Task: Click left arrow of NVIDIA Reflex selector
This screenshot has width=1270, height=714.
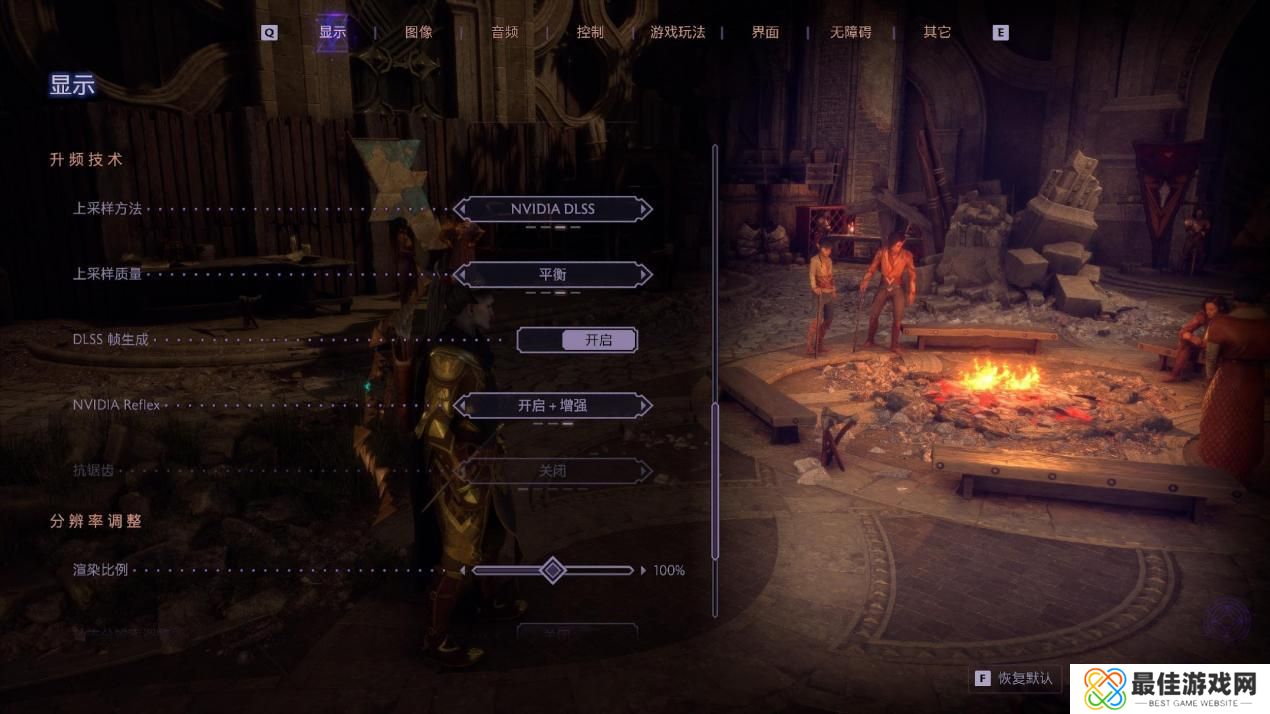Action: 460,405
